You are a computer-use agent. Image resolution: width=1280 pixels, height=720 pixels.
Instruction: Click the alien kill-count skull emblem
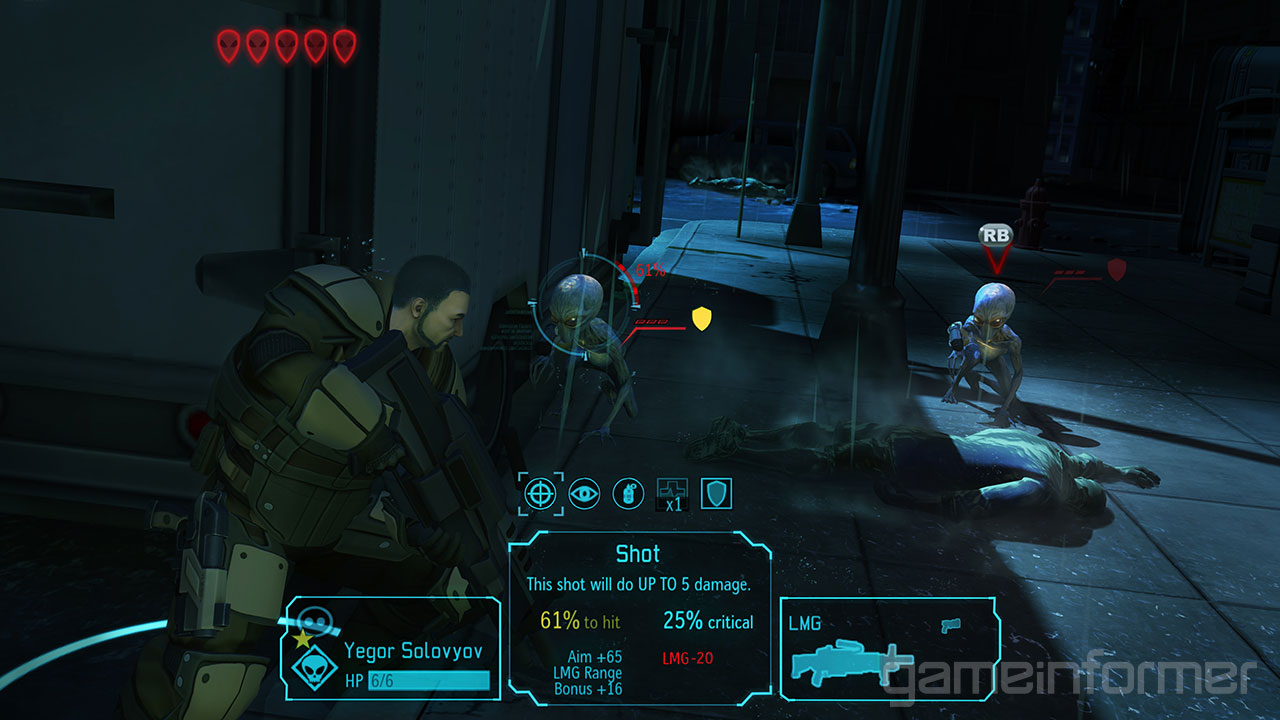tap(316, 670)
